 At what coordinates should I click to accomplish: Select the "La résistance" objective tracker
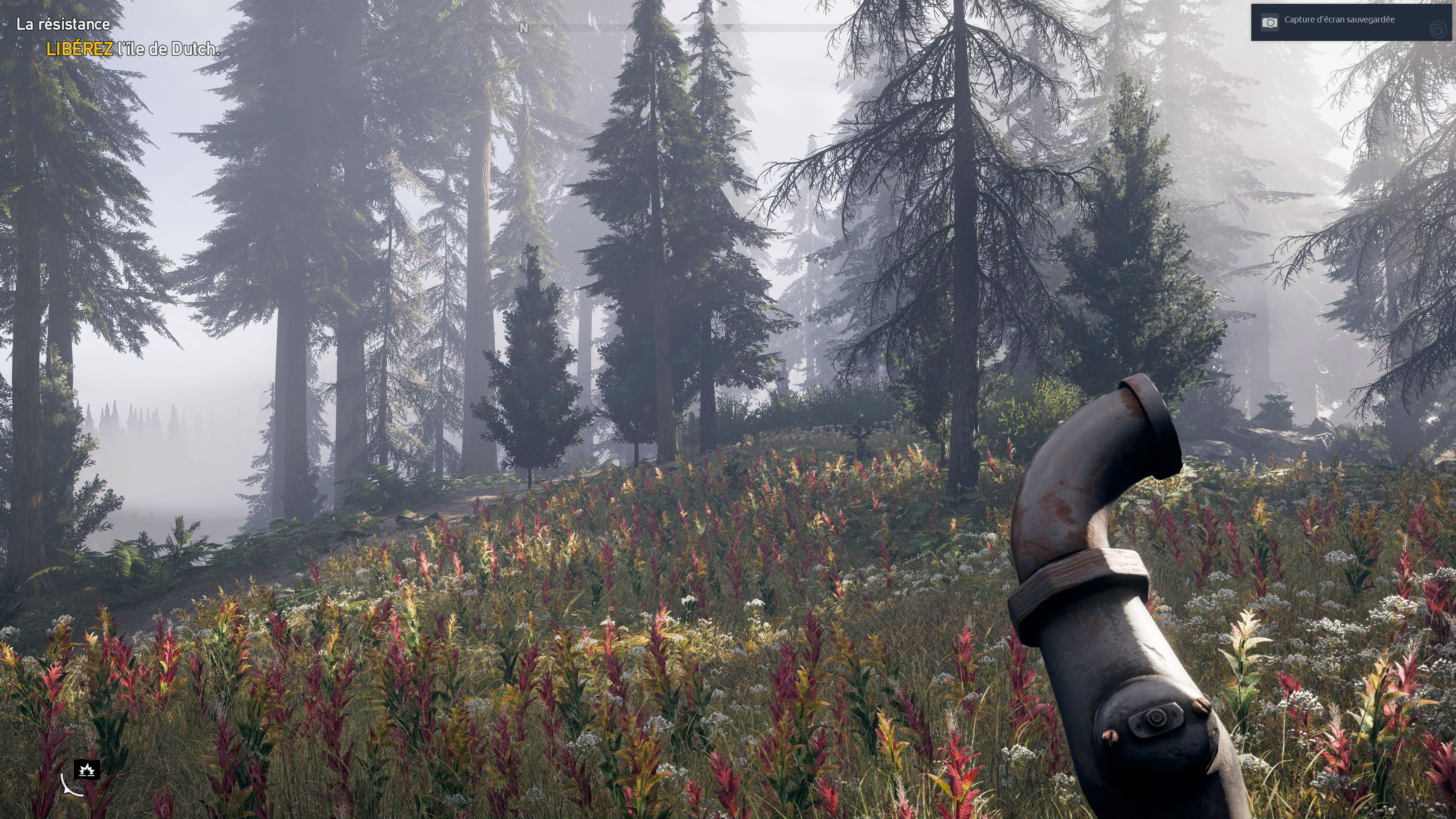click(63, 24)
